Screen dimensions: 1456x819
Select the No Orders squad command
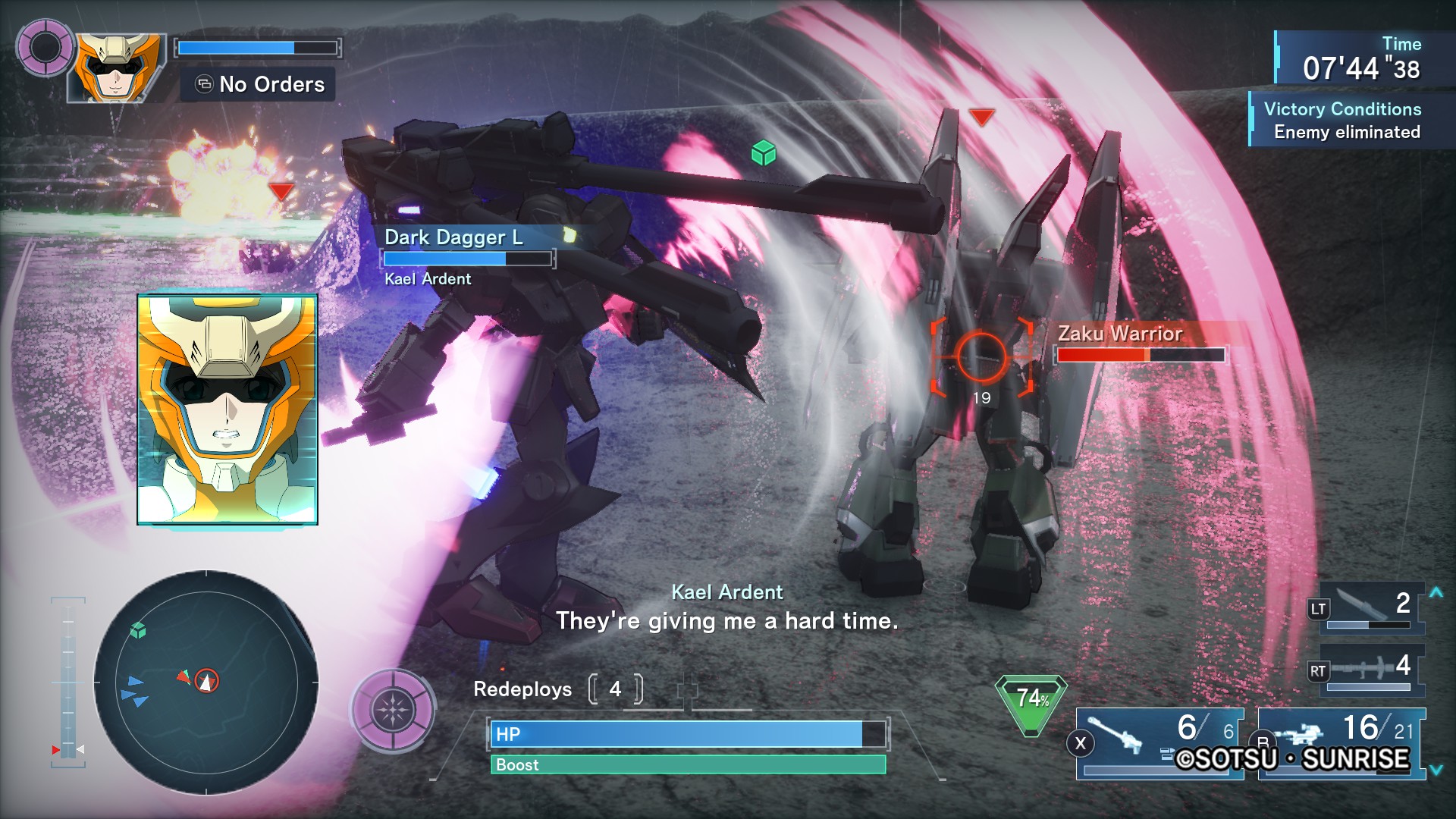258,84
